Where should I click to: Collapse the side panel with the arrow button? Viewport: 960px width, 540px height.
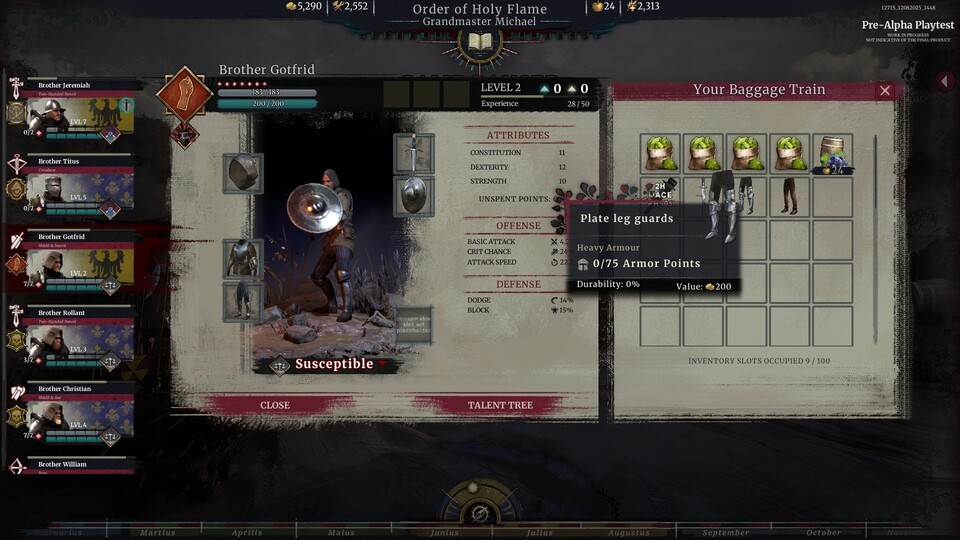[x=944, y=81]
